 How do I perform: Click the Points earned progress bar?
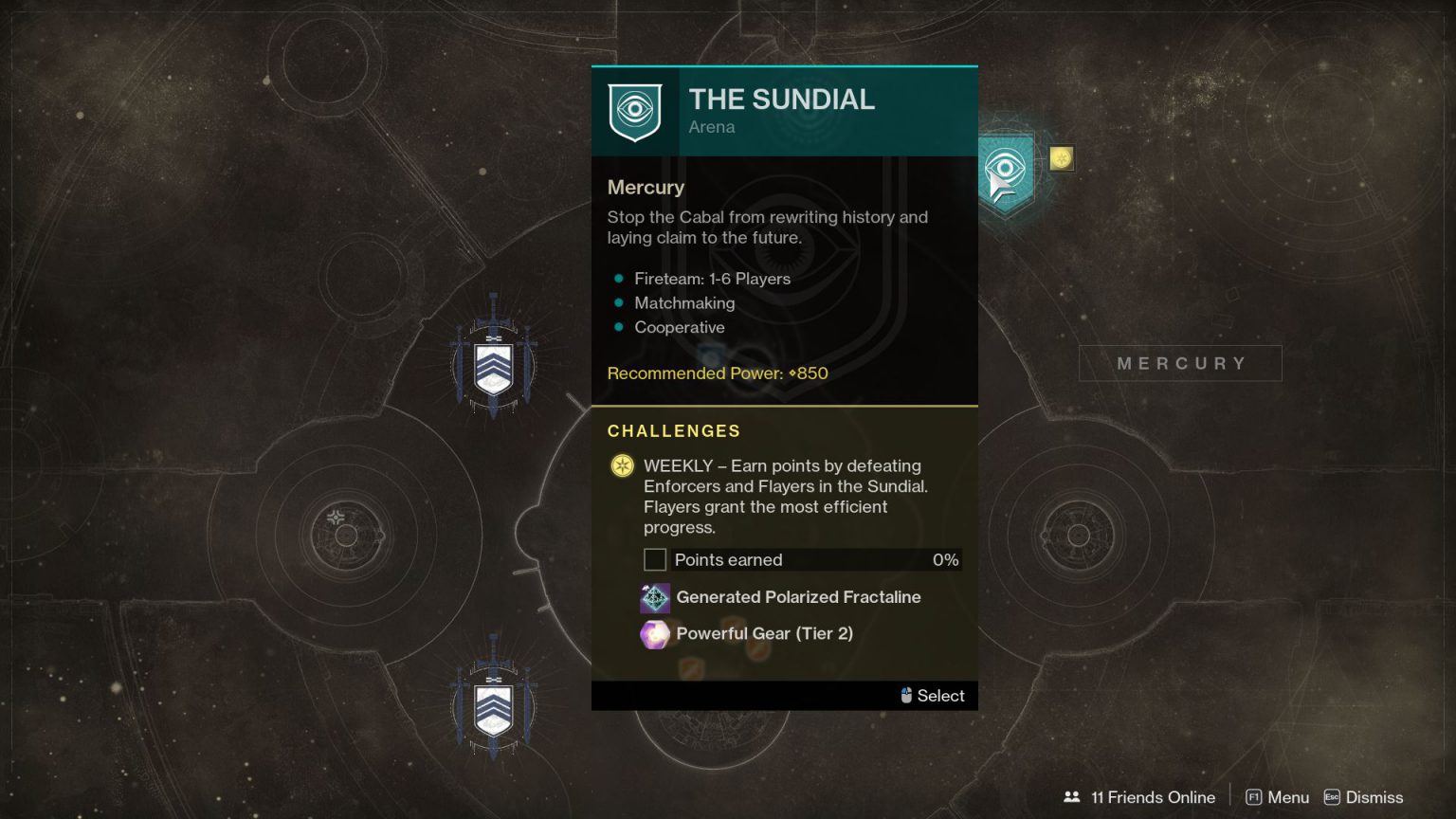coord(801,559)
